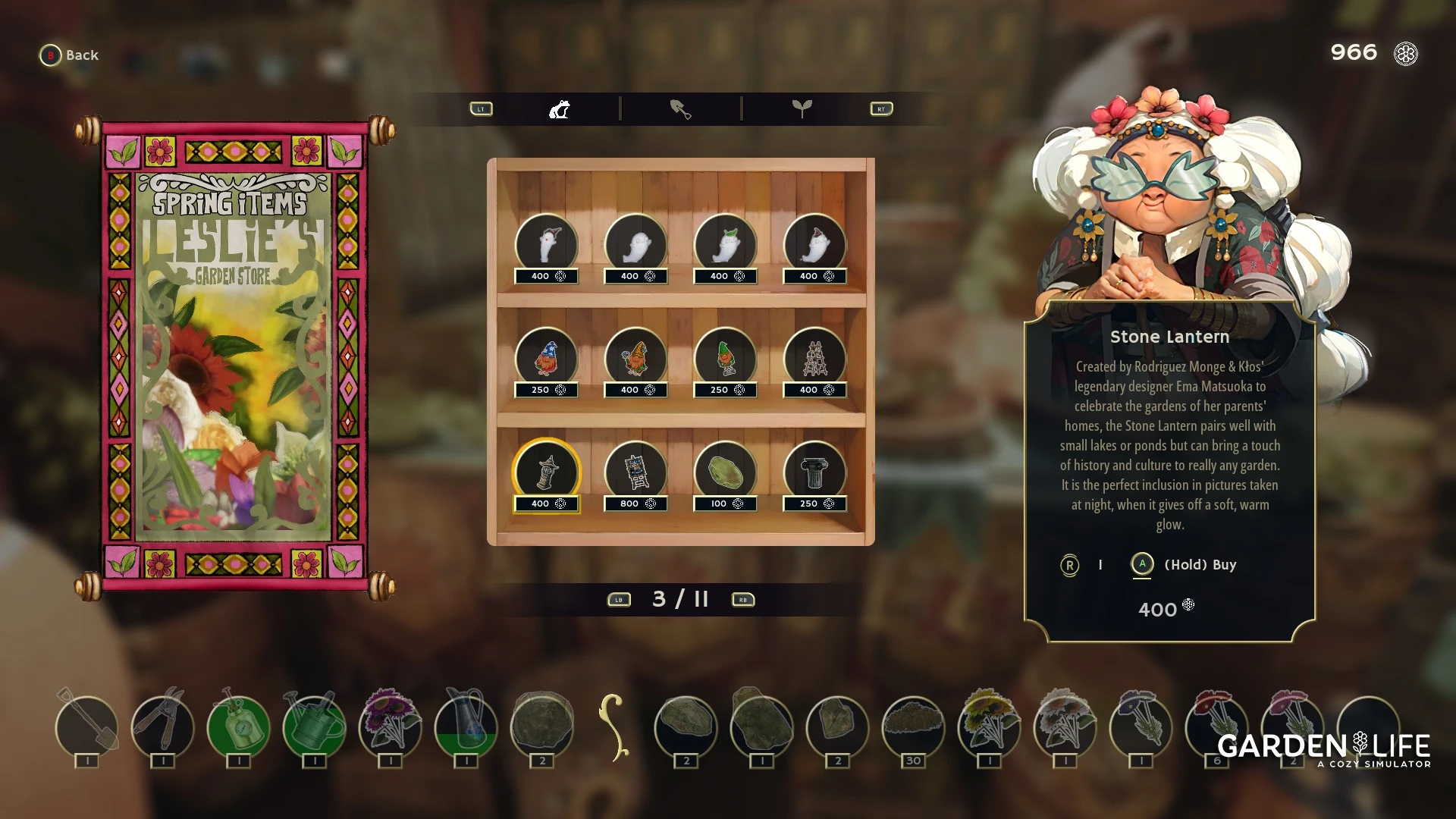Select the shovel in the hotbar
Screen dimensions: 1456x819
[x=87, y=726]
